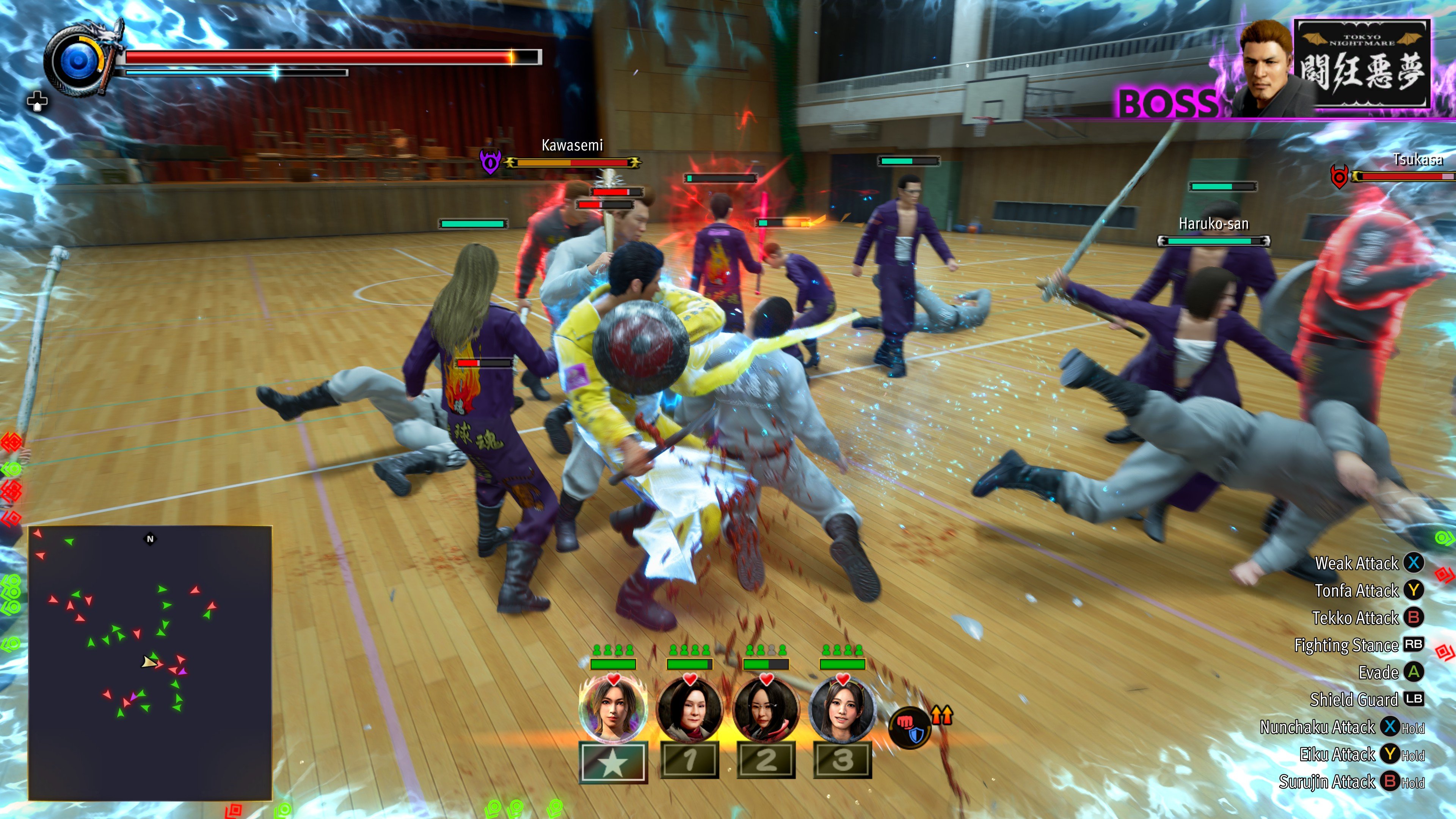Select the squad leader portrait with fiery aura

click(x=613, y=709)
